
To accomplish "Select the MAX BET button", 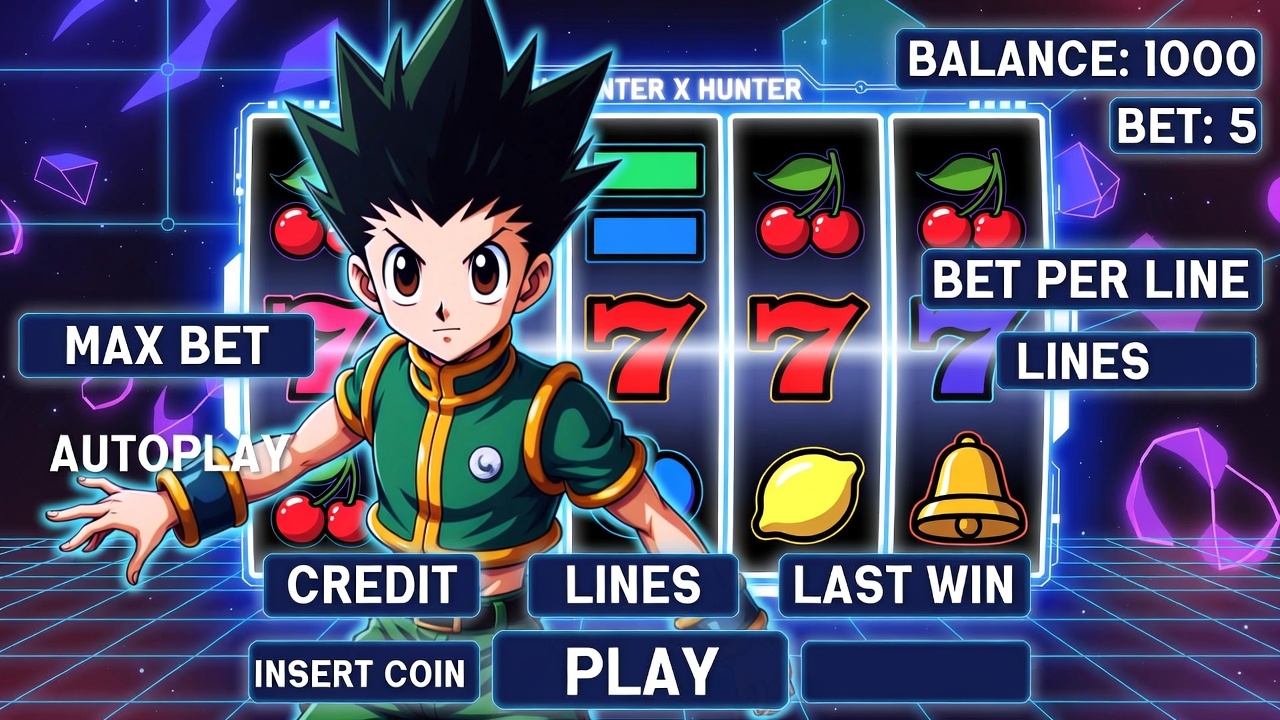I will click(166, 346).
